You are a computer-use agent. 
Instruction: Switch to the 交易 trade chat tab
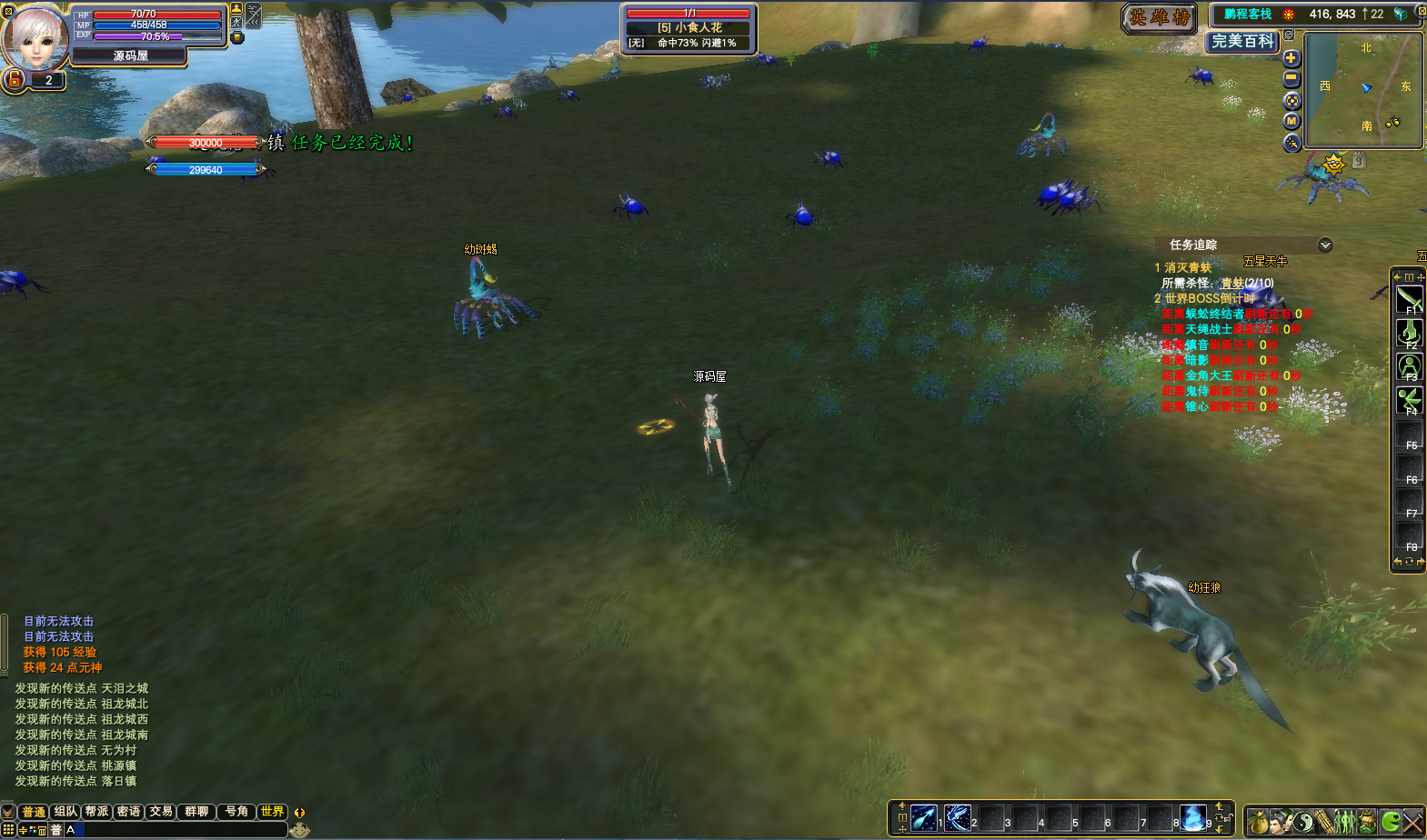point(161,812)
